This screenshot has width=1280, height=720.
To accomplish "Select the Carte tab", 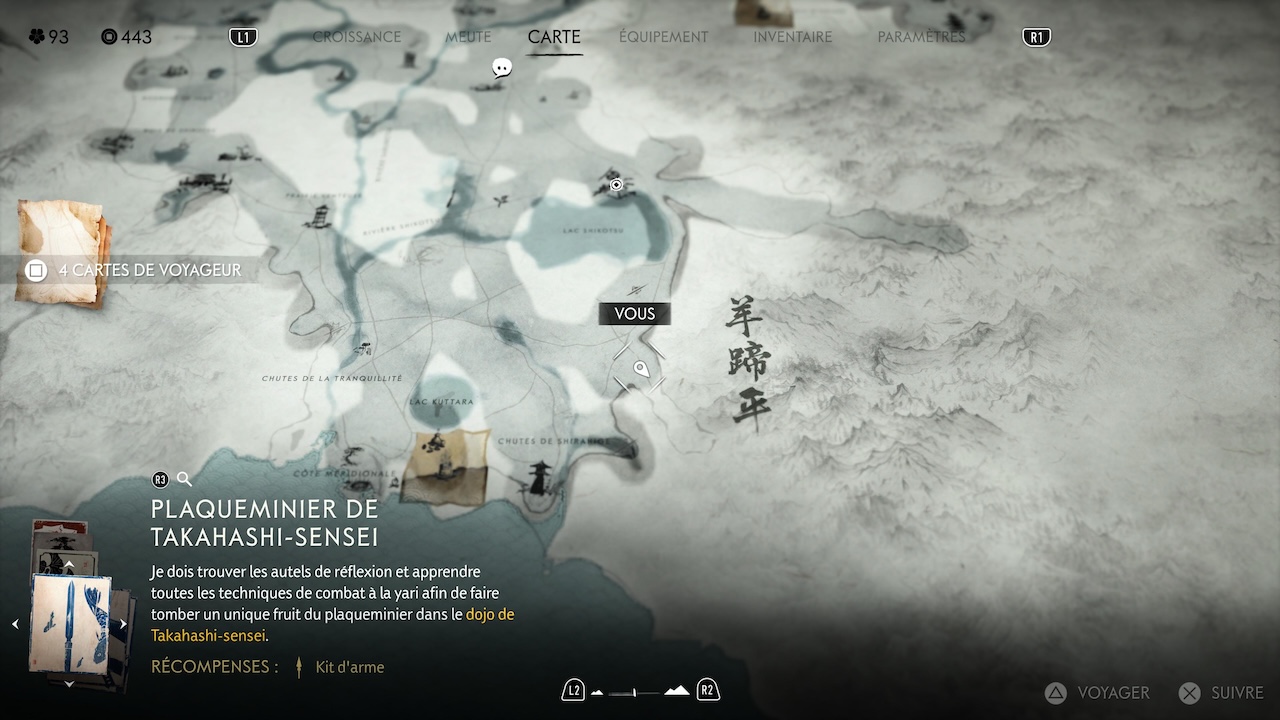I will (x=554, y=37).
